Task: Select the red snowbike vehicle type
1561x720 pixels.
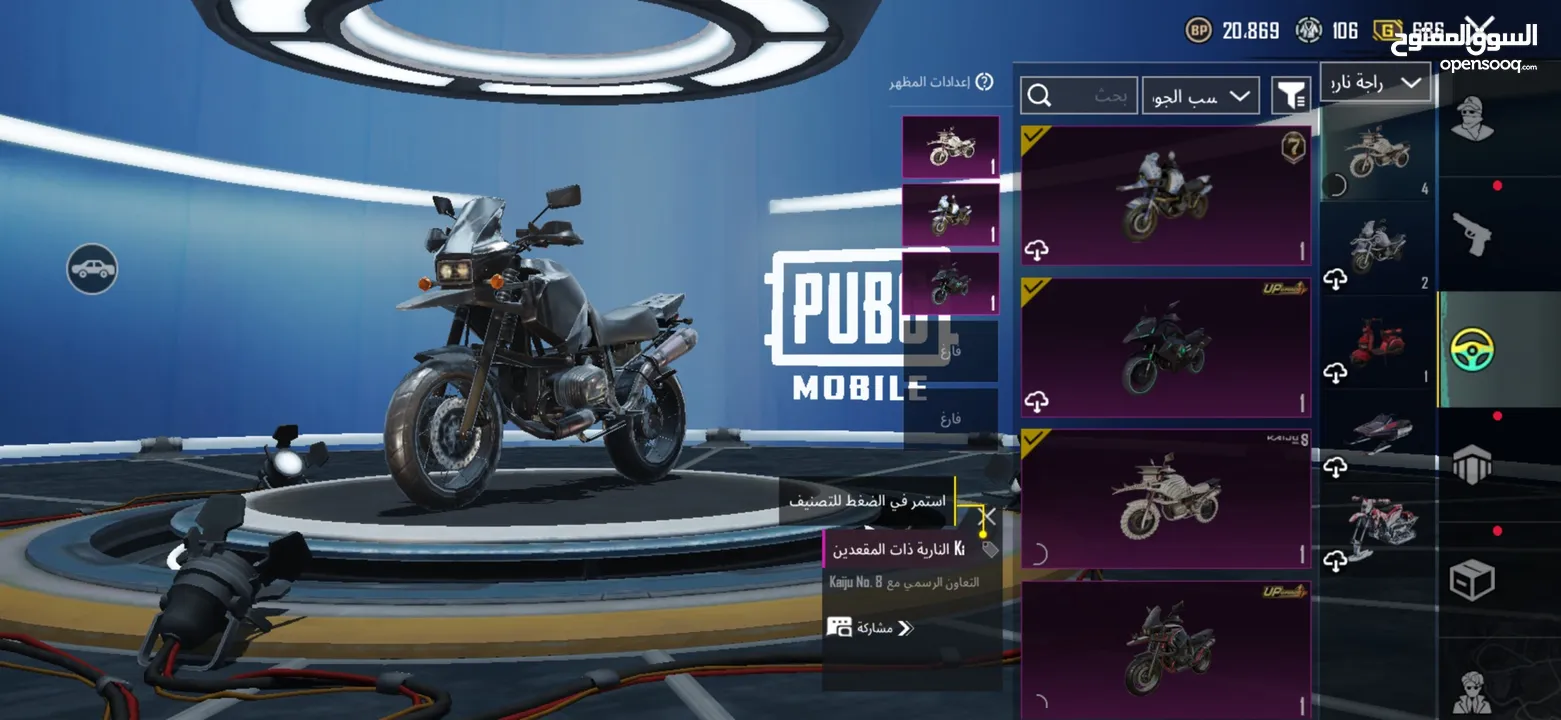Action: (1378, 525)
